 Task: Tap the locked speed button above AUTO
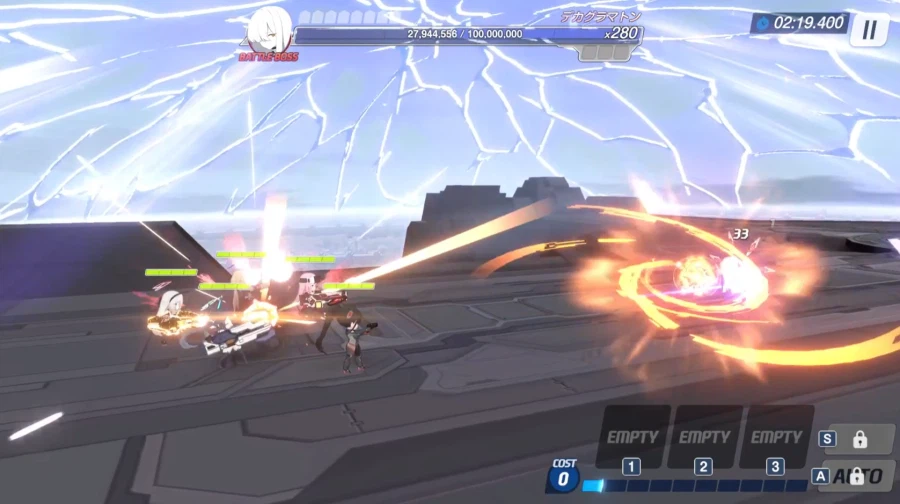(x=858, y=439)
